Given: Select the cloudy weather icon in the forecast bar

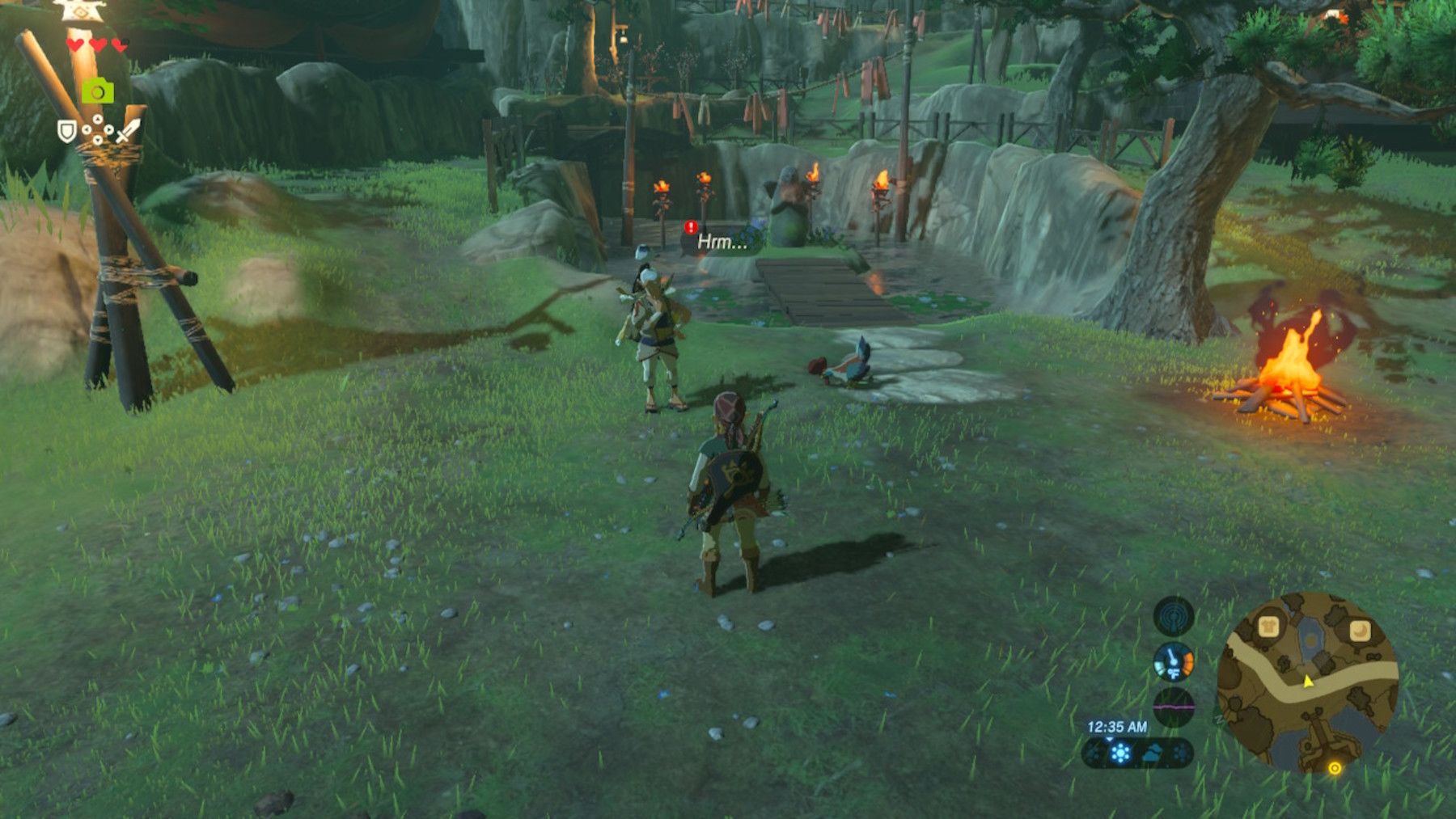Looking at the screenshot, I should coord(1153,753).
